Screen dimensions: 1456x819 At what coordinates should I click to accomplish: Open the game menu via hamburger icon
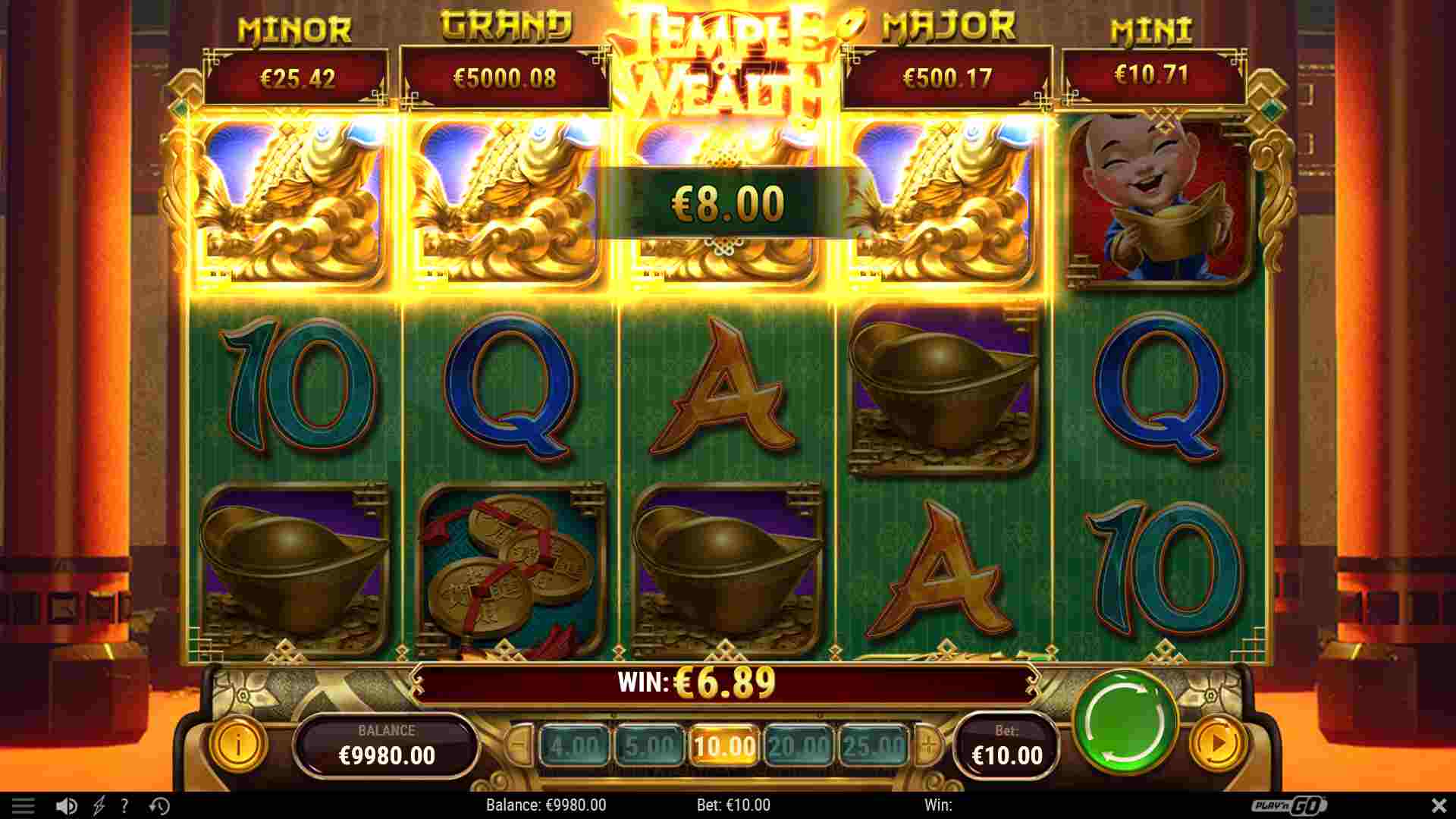(x=25, y=805)
